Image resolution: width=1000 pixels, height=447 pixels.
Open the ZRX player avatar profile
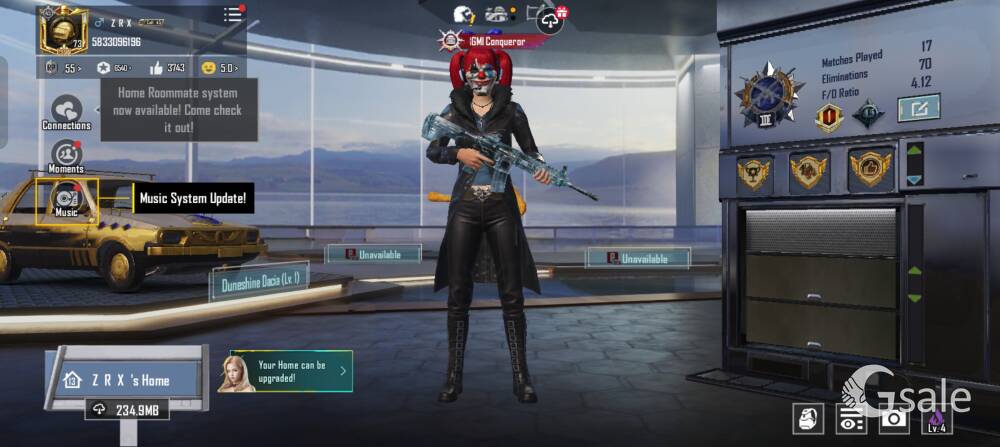coord(64,29)
